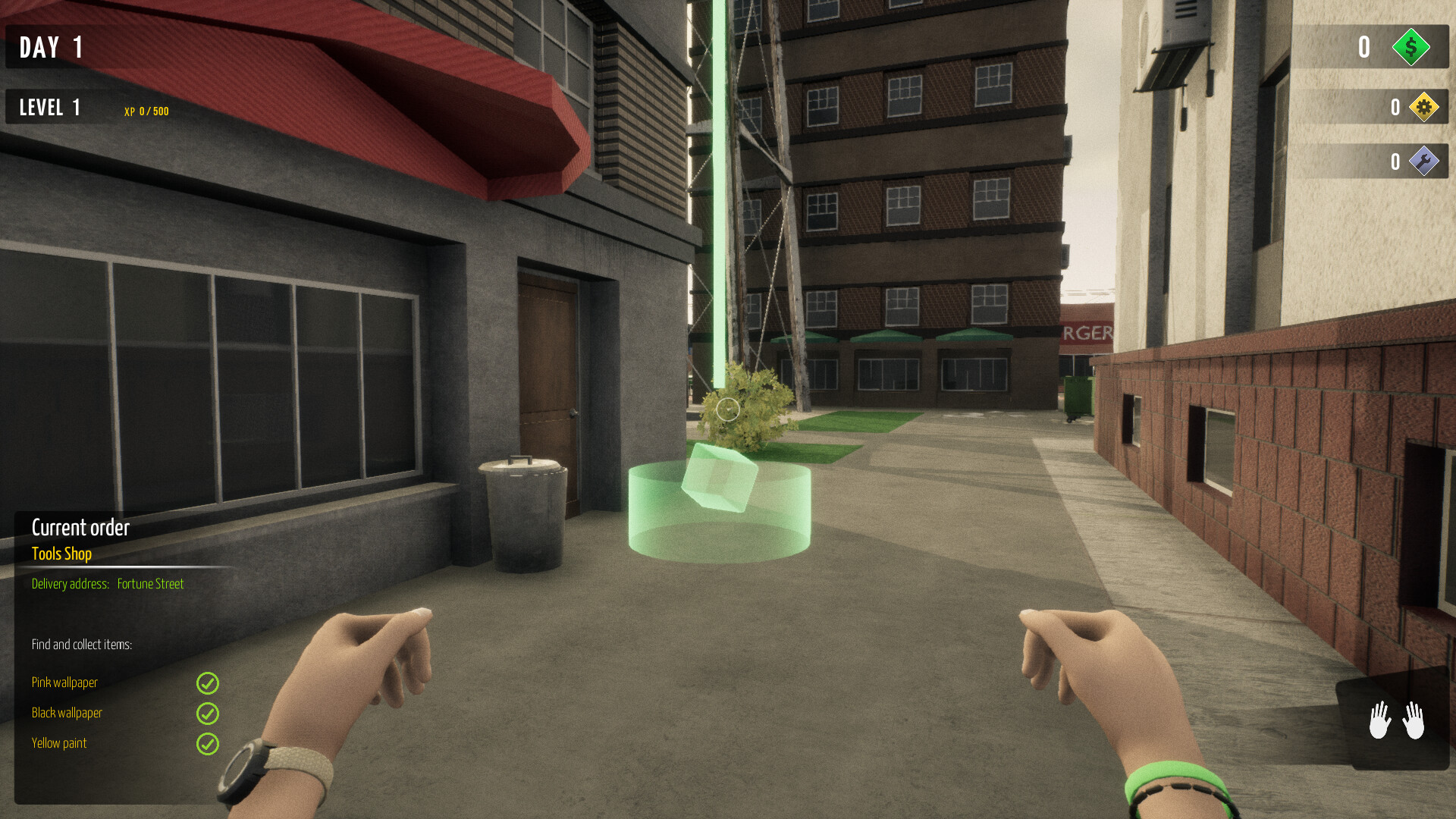The height and width of the screenshot is (819, 1456).
Task: Expand the Current order panel
Action: click(x=80, y=528)
